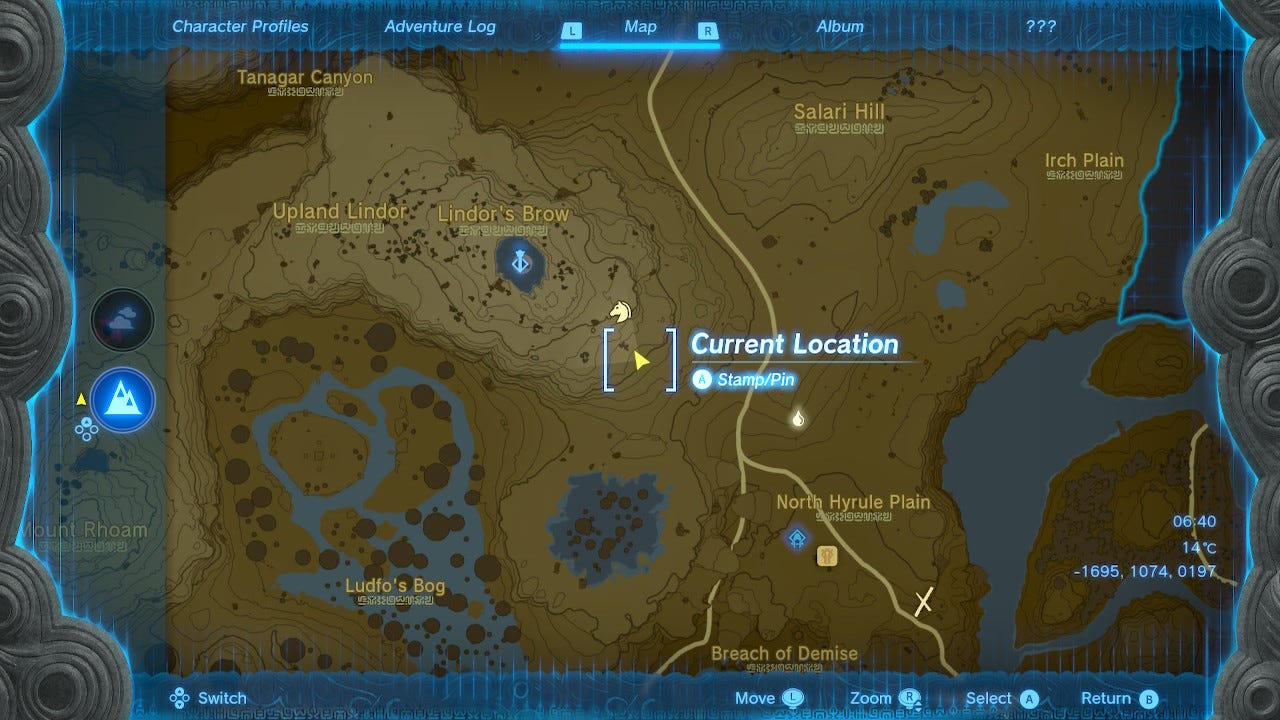
Task: Open the shrine icon at North Hyrule Plain
Action: pos(796,536)
